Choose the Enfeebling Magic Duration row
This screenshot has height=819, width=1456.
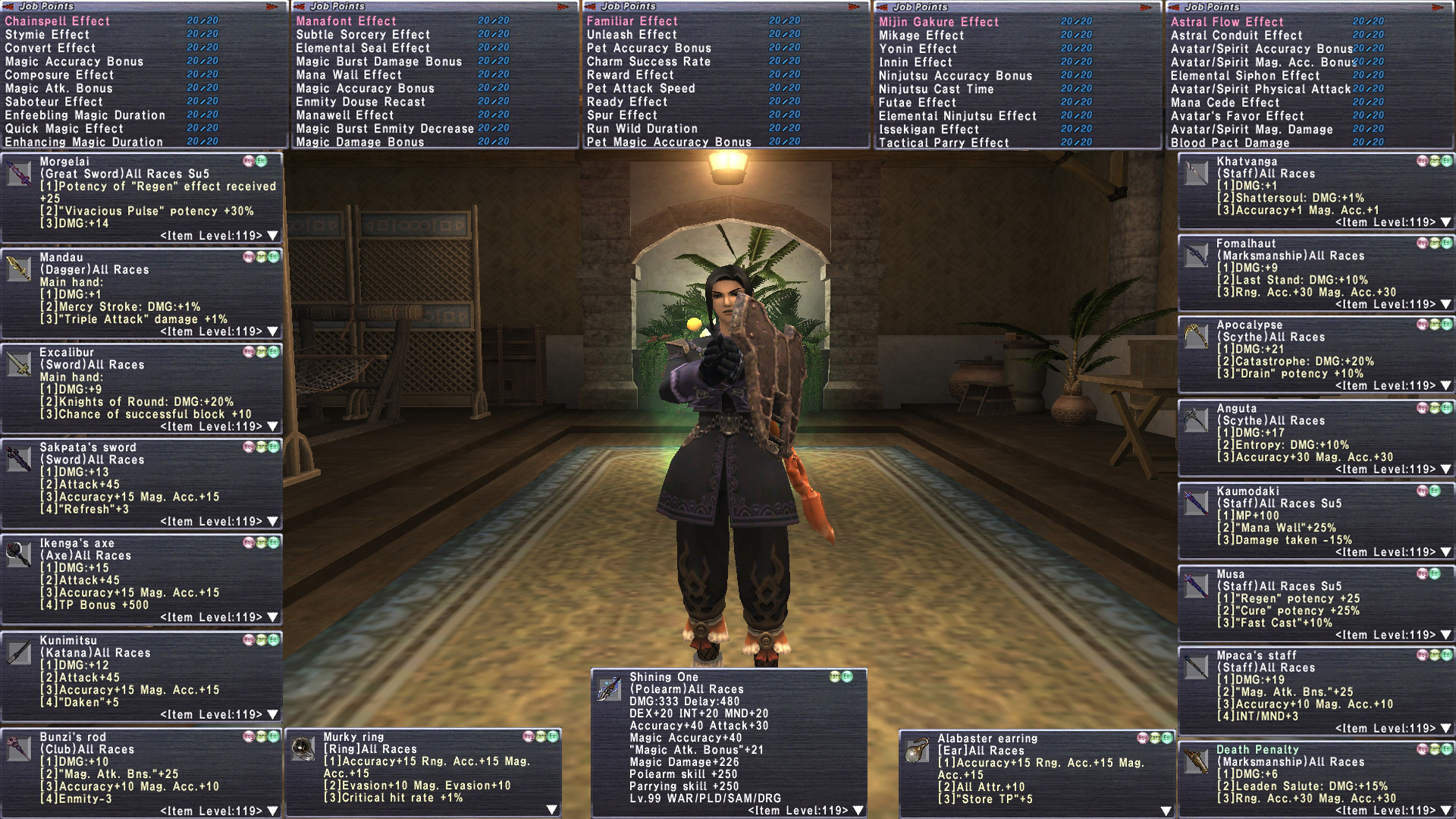(85, 115)
